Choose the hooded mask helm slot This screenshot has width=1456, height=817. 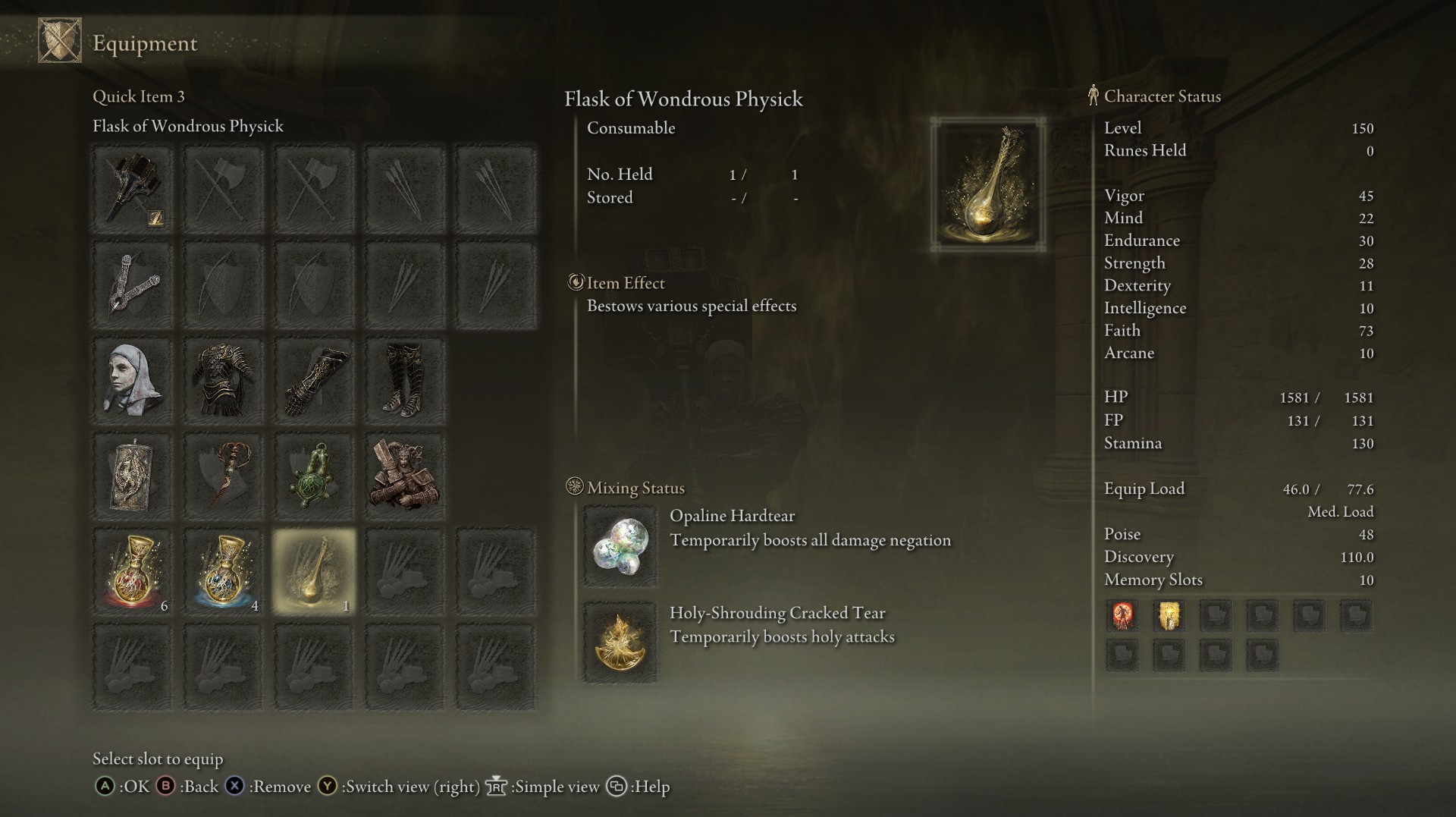(133, 380)
